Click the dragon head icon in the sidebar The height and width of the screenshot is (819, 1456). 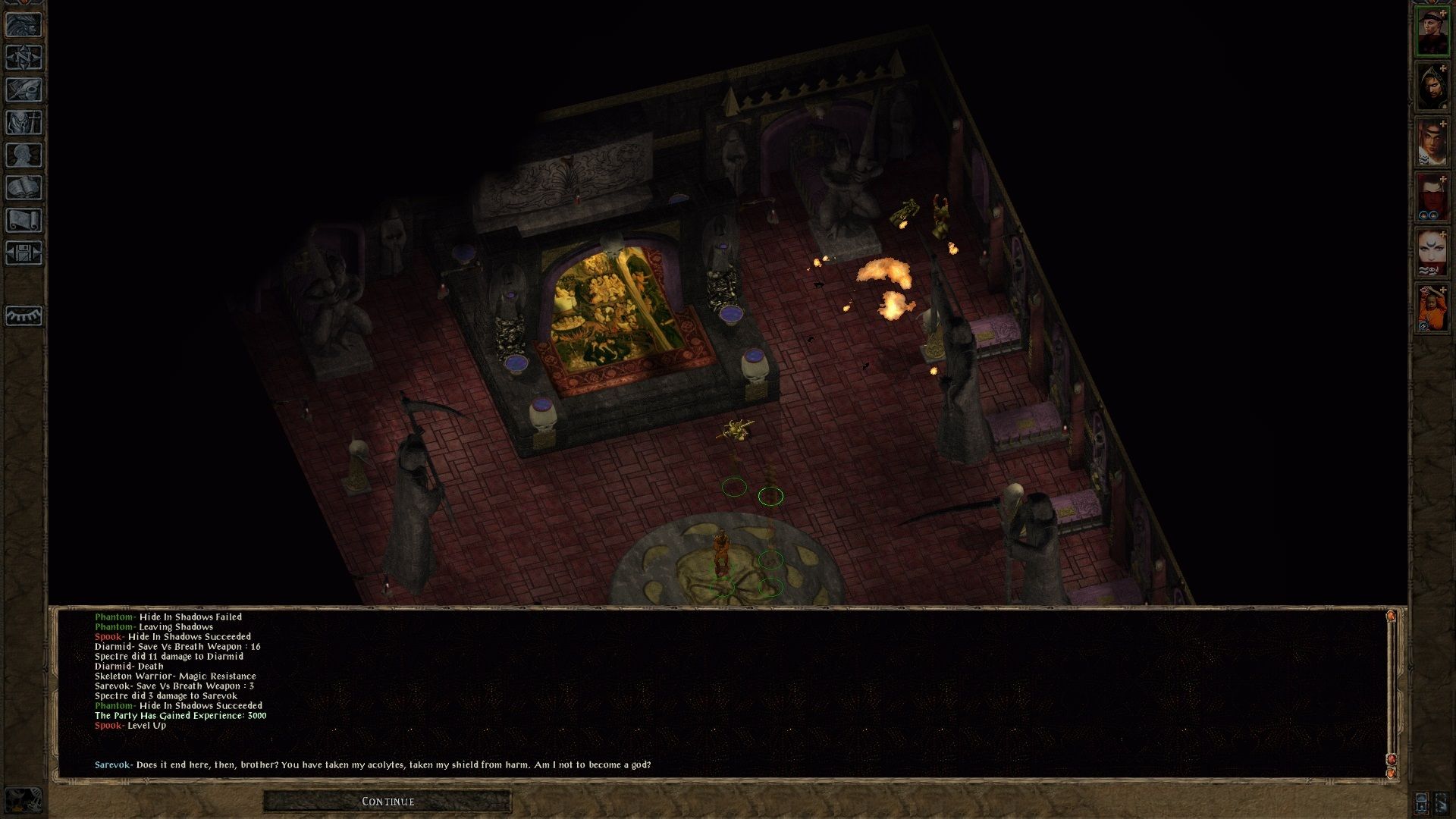coord(24,25)
